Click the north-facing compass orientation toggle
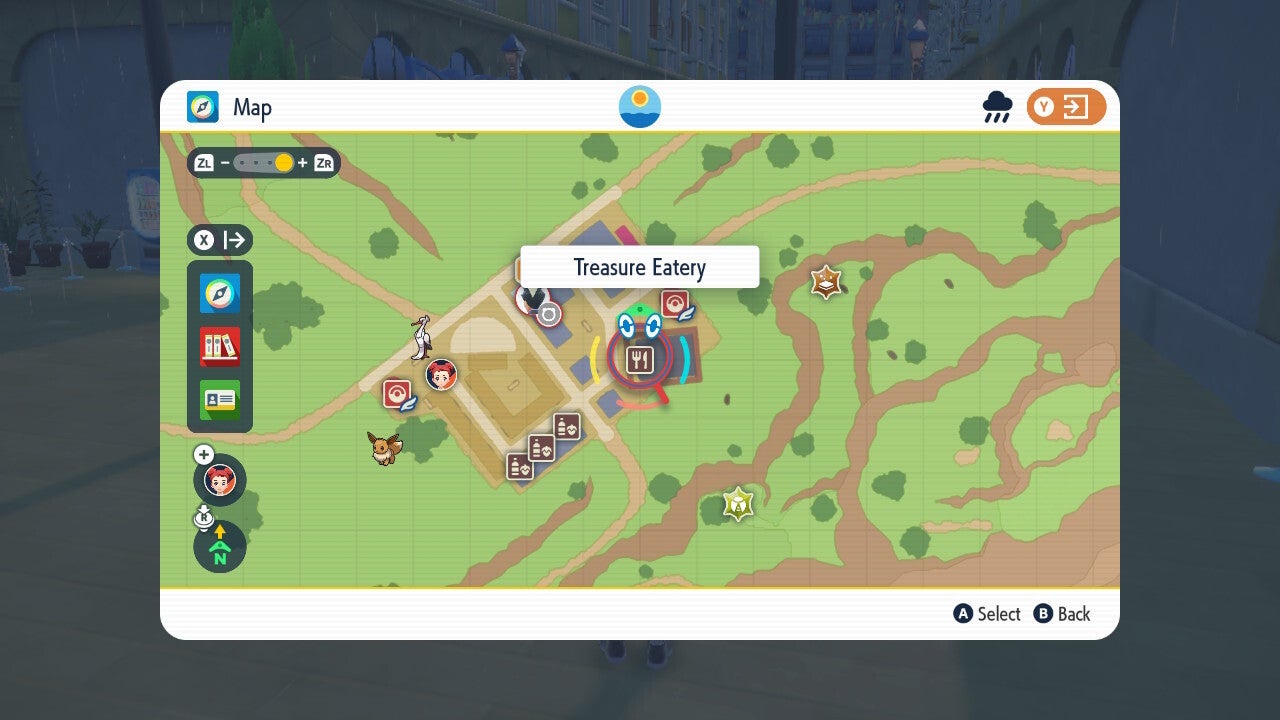Screen dimensions: 1280x720 point(219,547)
